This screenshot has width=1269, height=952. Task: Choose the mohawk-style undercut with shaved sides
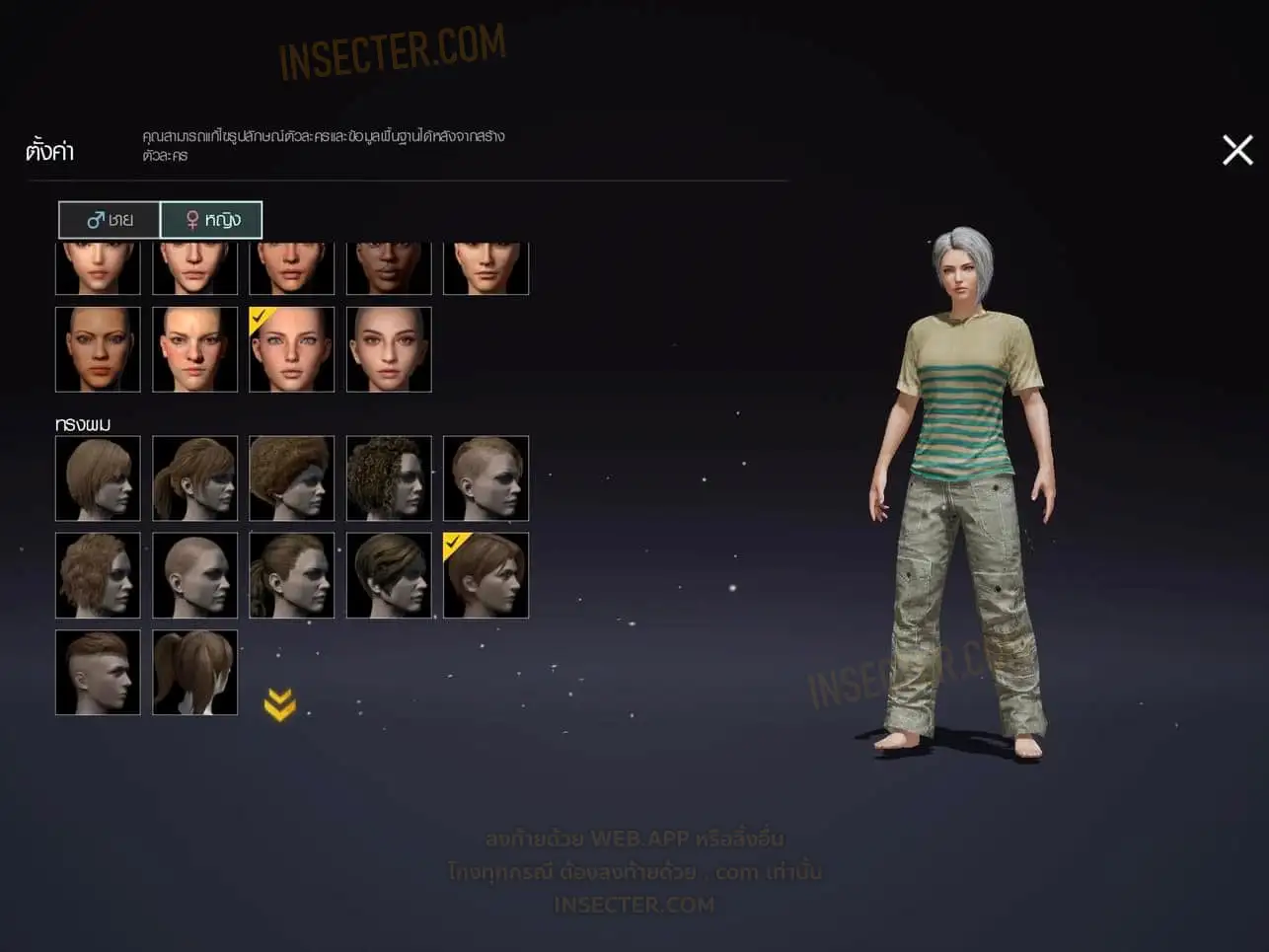[x=98, y=672]
